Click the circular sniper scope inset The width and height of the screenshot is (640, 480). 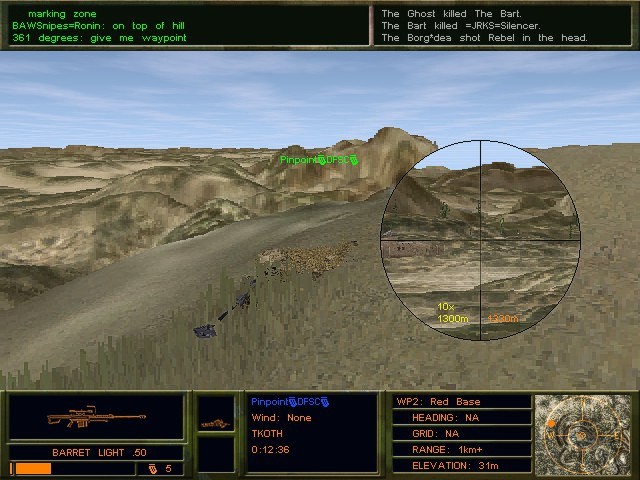coord(481,240)
